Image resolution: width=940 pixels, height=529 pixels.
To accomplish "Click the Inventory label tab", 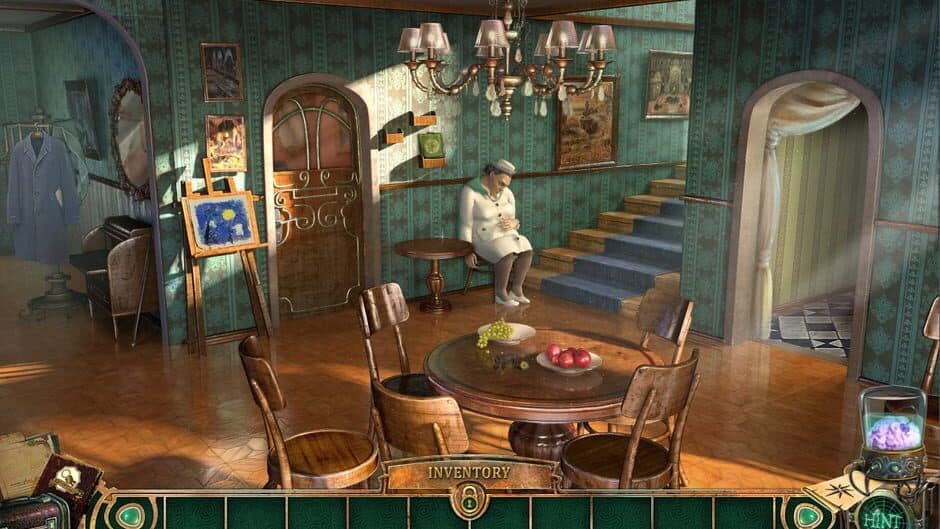I will click(469, 471).
